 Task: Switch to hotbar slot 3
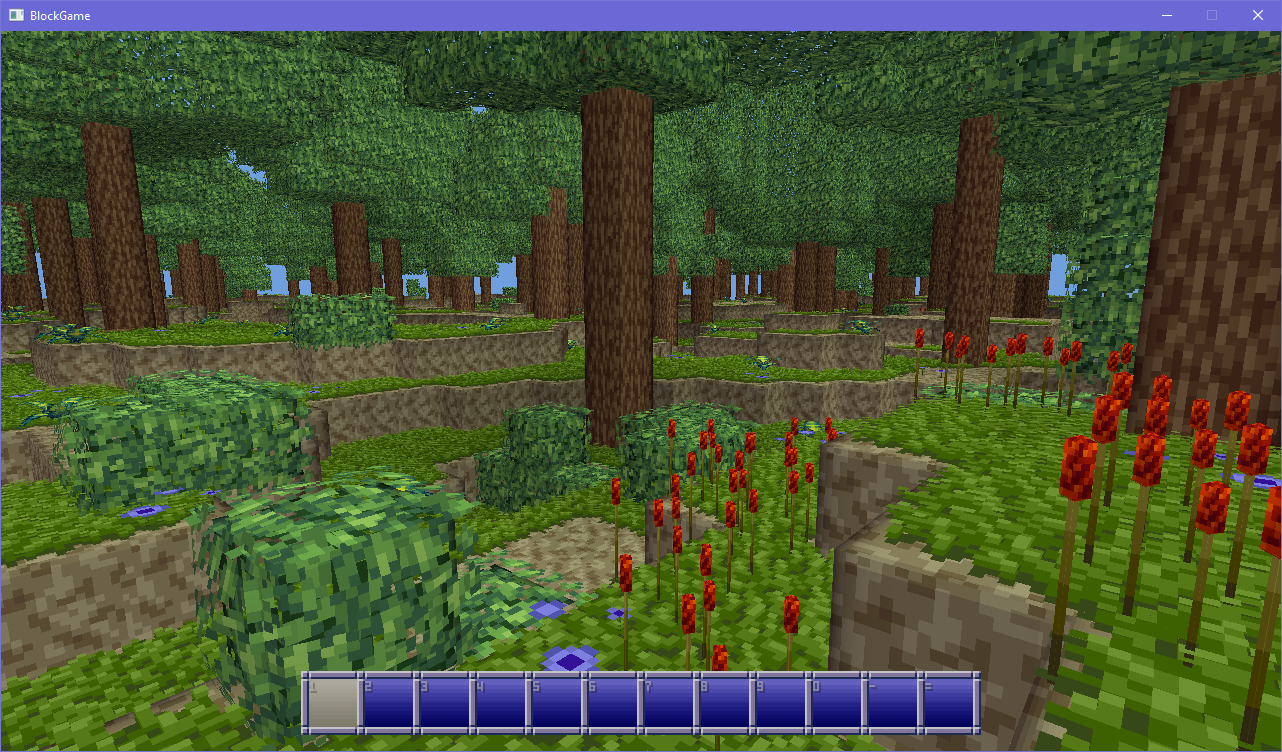pyautogui.click(x=444, y=702)
